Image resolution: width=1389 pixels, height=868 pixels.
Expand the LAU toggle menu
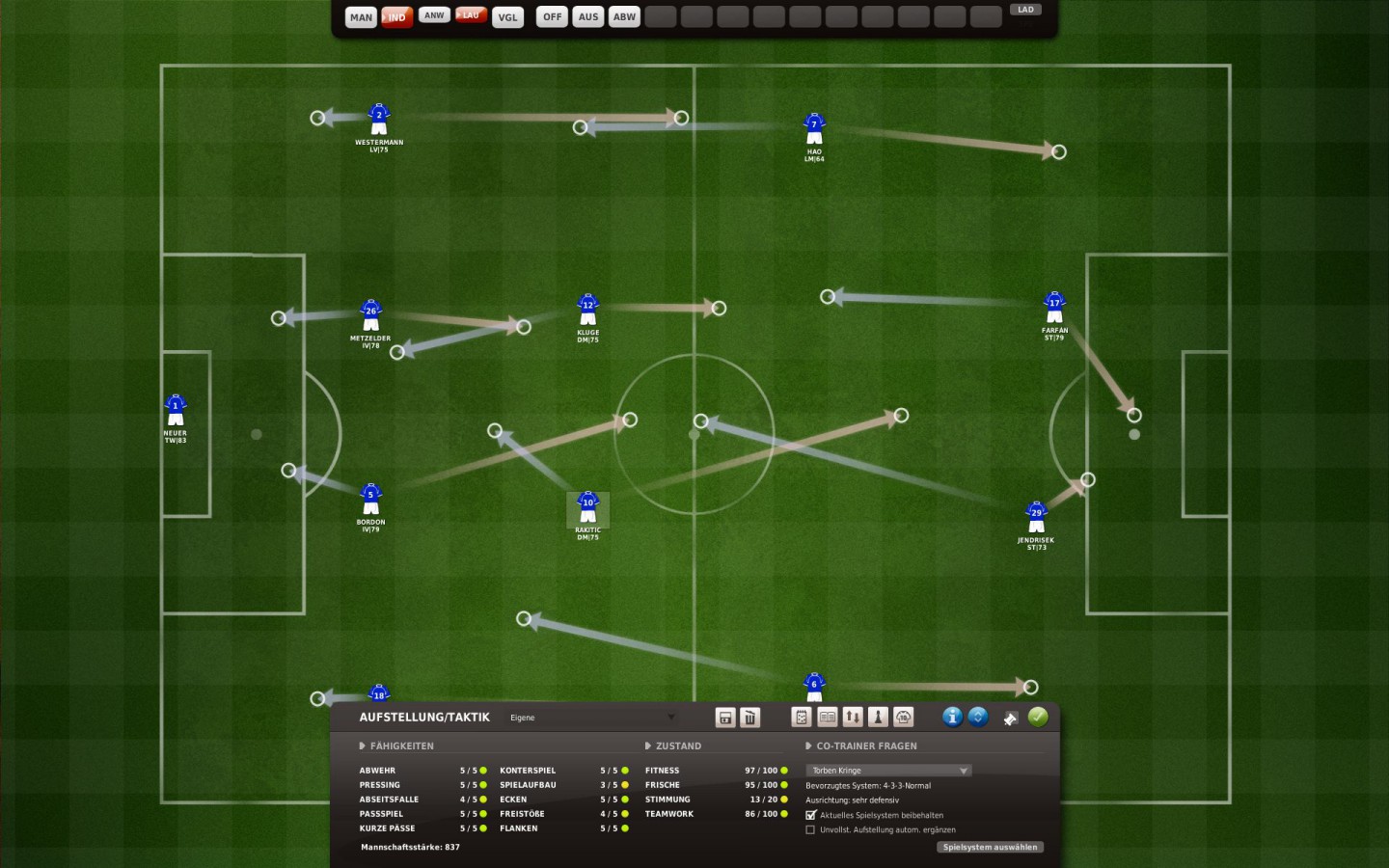coord(471,14)
